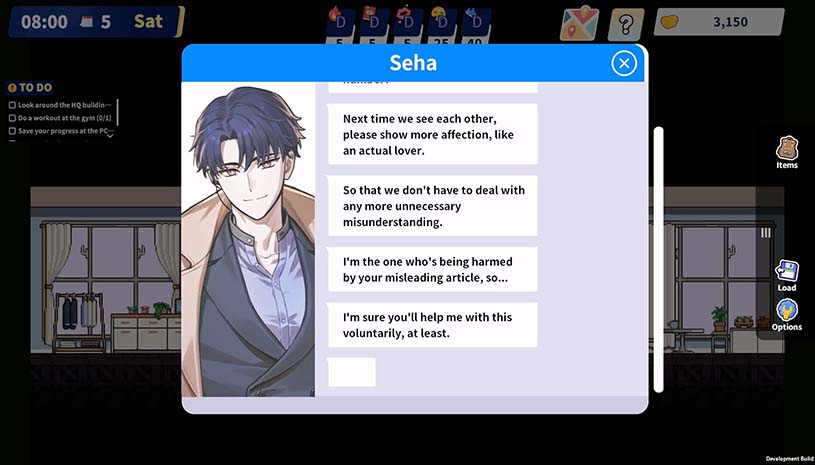The image size is (815, 465).
Task: Click the gold coin counter showing 3,150
Action: (x=713, y=22)
